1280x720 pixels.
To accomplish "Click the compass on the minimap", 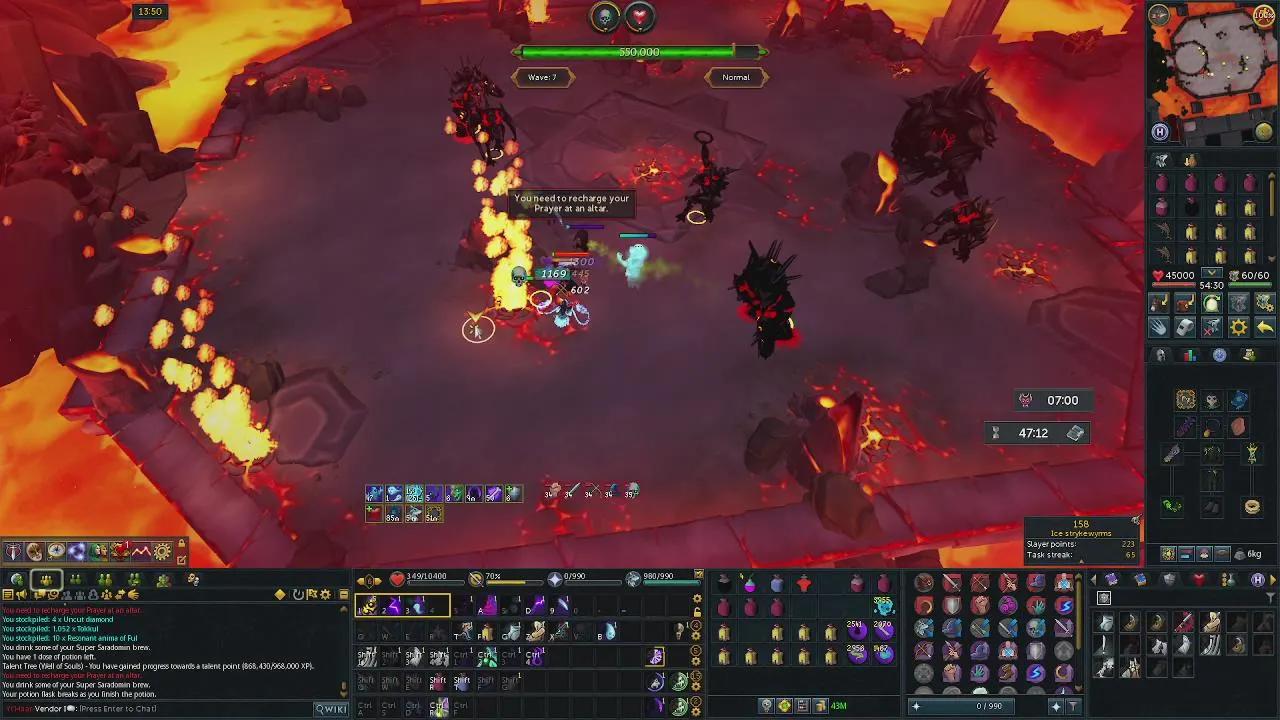I will (x=1158, y=14).
